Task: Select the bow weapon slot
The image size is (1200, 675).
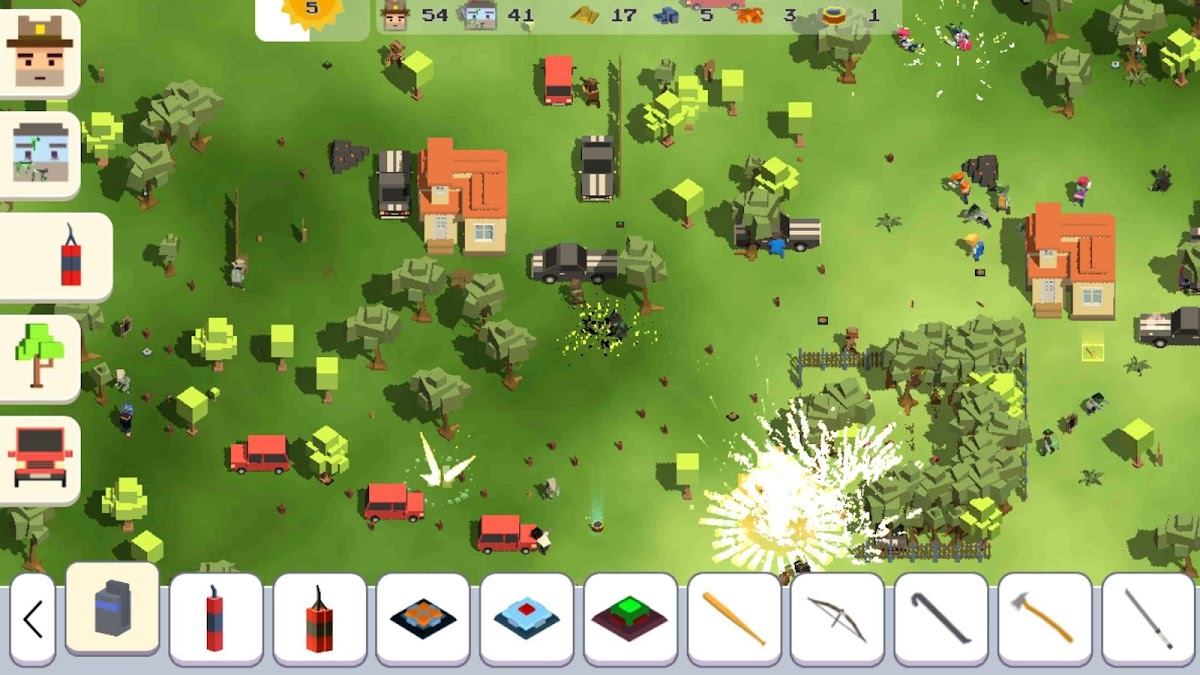Action: (837, 619)
